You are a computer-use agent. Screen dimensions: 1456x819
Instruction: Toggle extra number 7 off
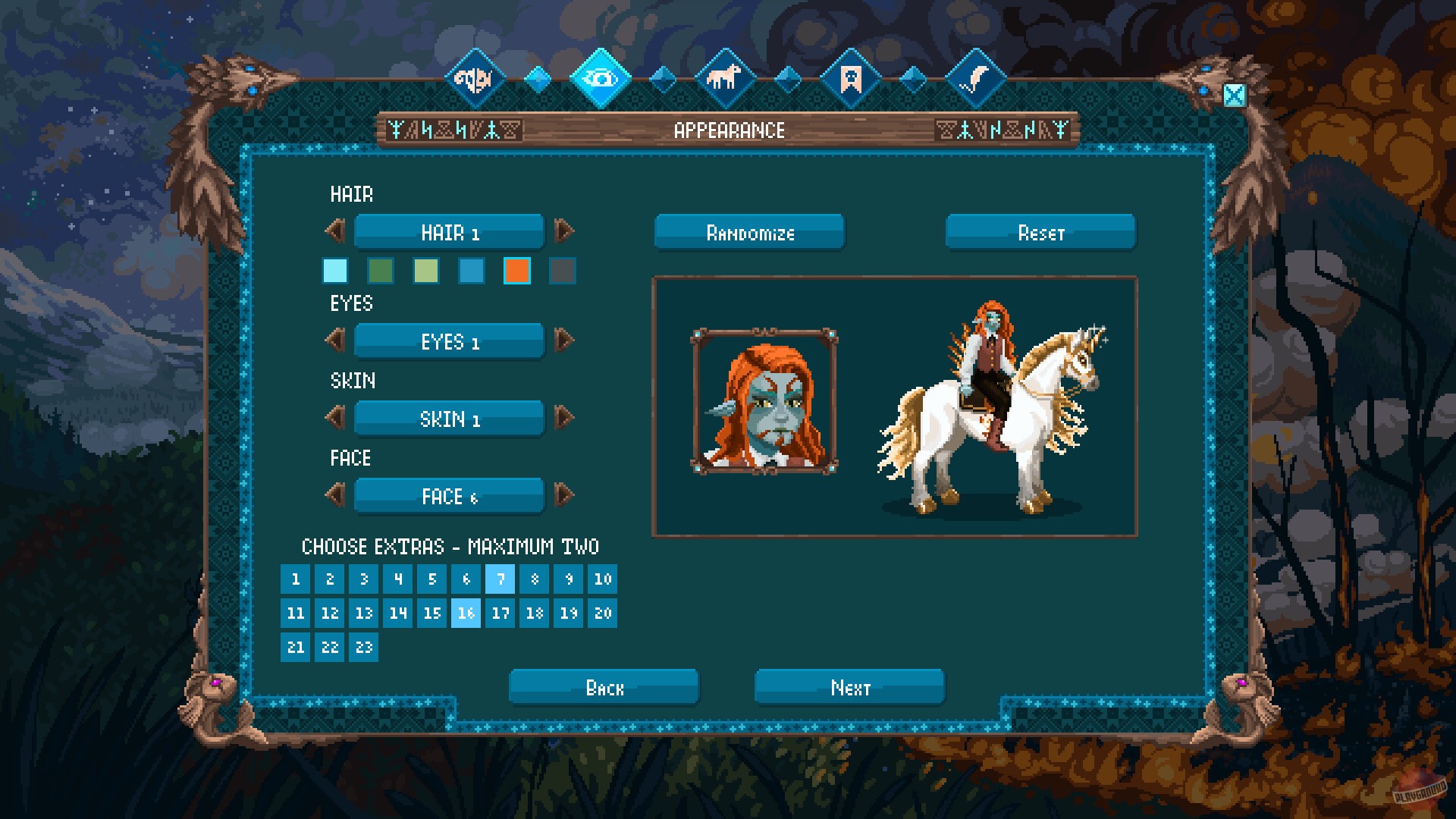500,579
